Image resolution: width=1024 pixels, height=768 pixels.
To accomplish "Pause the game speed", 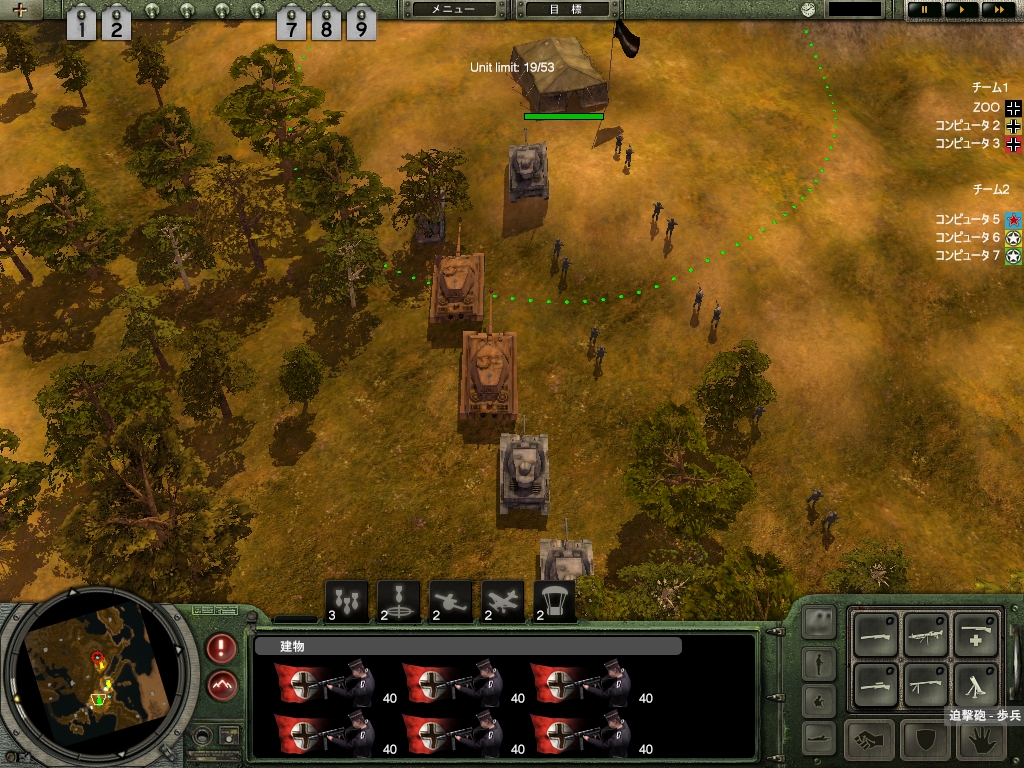I will pyautogui.click(x=925, y=9).
